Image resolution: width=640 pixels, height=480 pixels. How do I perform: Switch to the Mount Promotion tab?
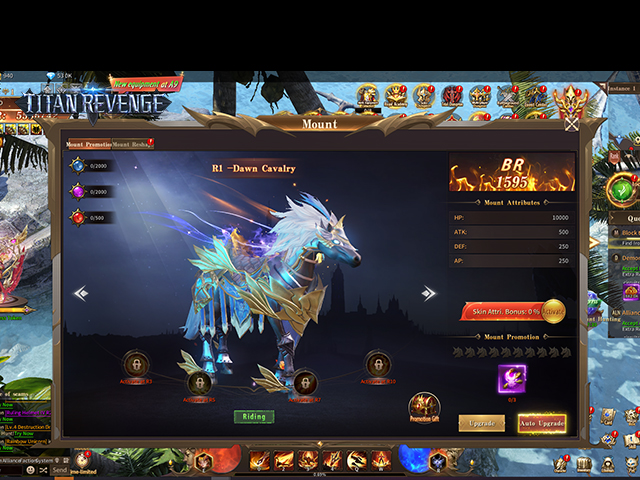click(88, 144)
